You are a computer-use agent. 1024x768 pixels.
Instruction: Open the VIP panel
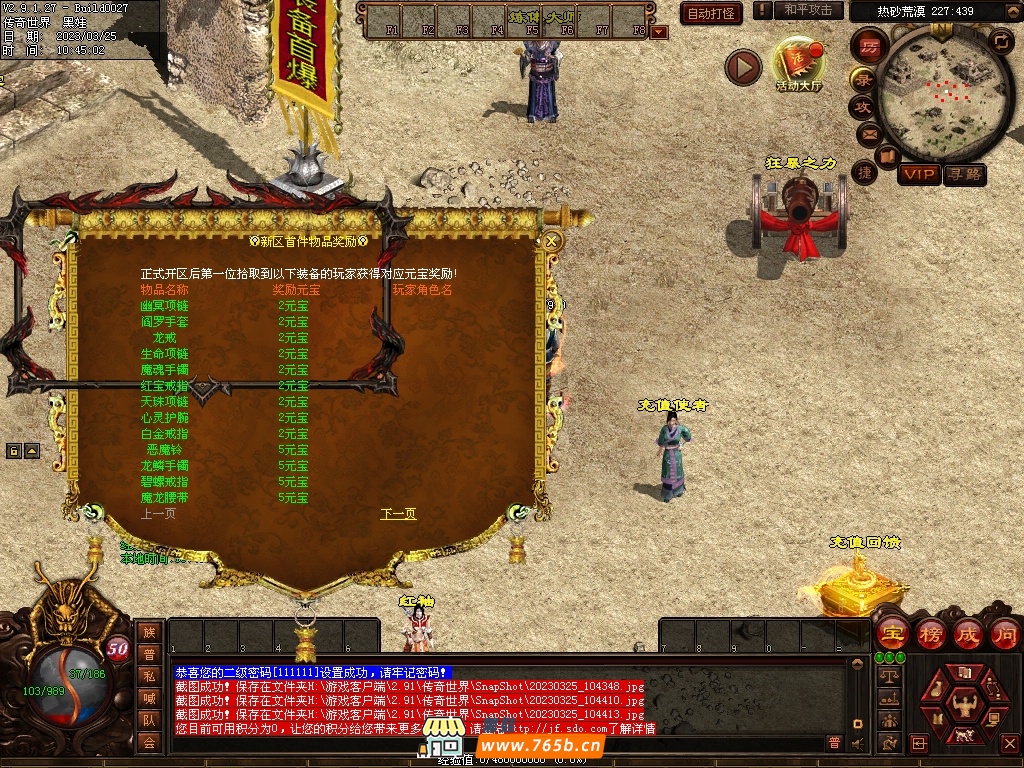pyautogui.click(x=918, y=174)
